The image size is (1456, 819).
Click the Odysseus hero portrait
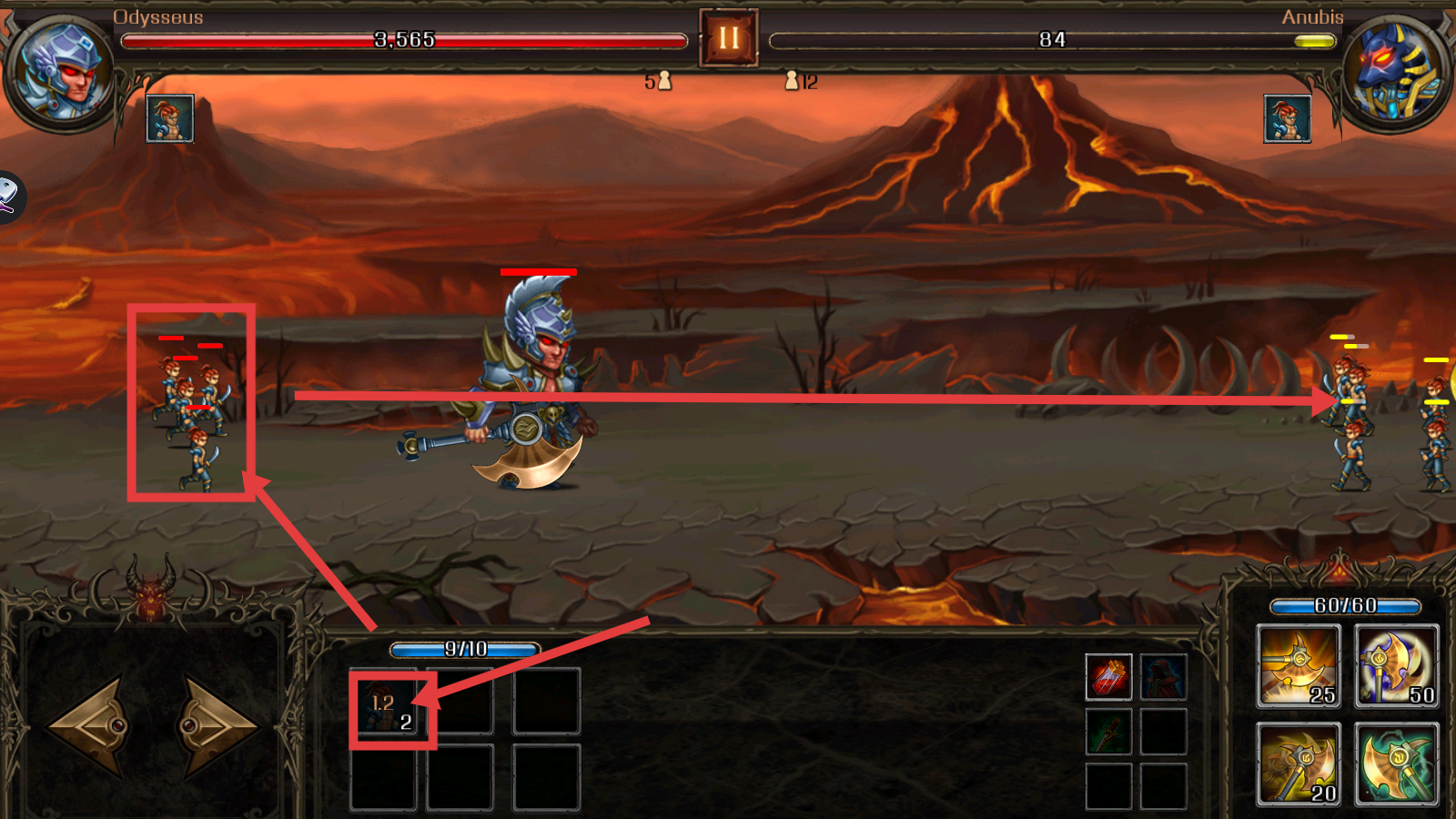click(59, 73)
